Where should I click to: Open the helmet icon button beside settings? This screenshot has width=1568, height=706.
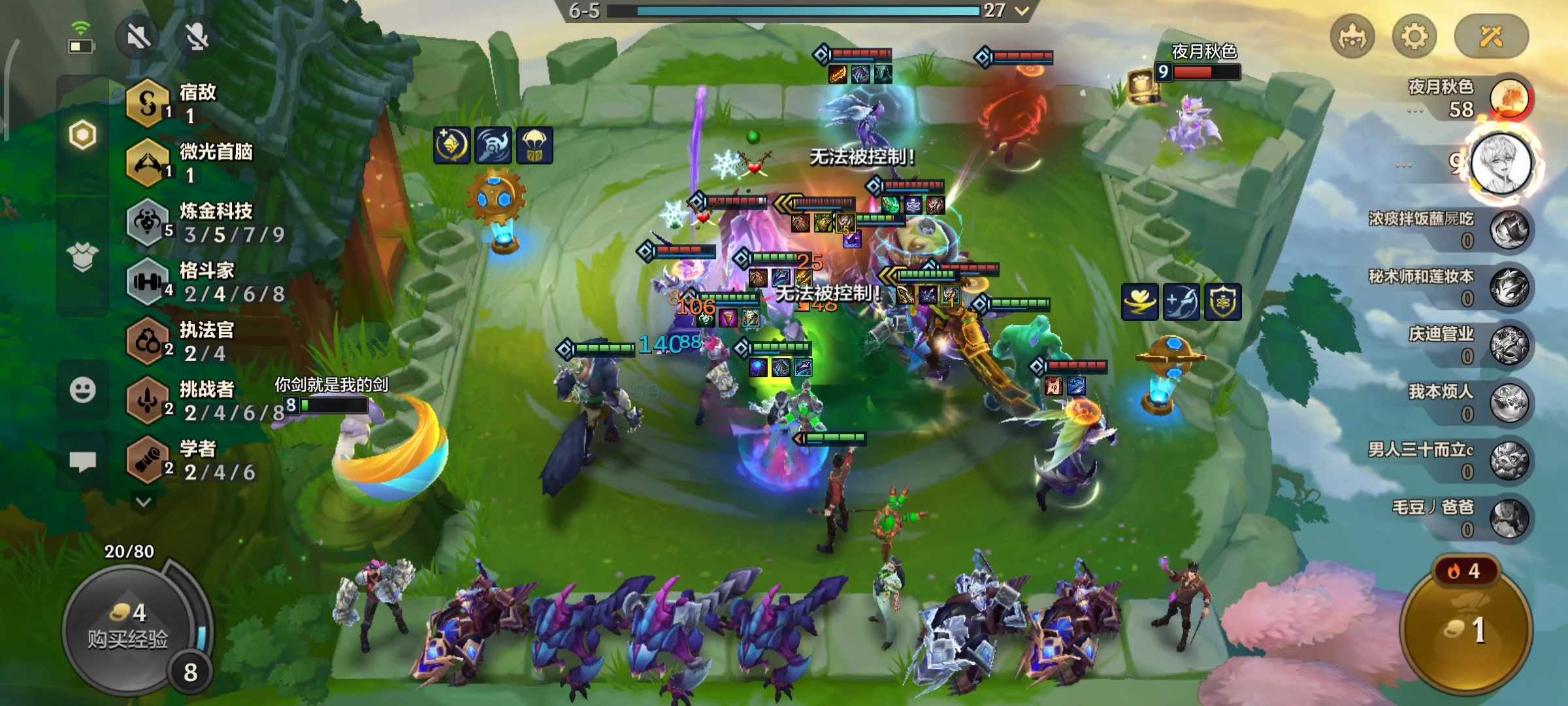tap(1352, 37)
